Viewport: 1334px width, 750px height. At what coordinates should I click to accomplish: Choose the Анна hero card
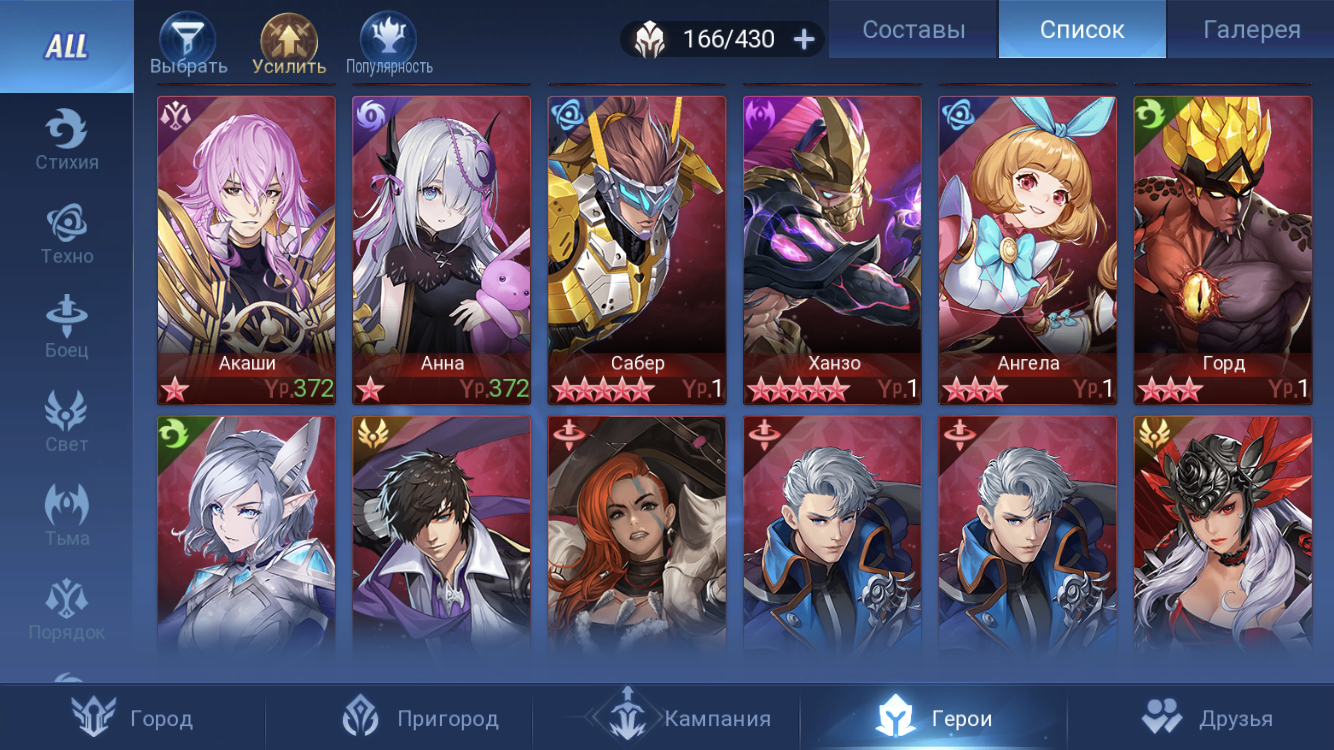441,250
